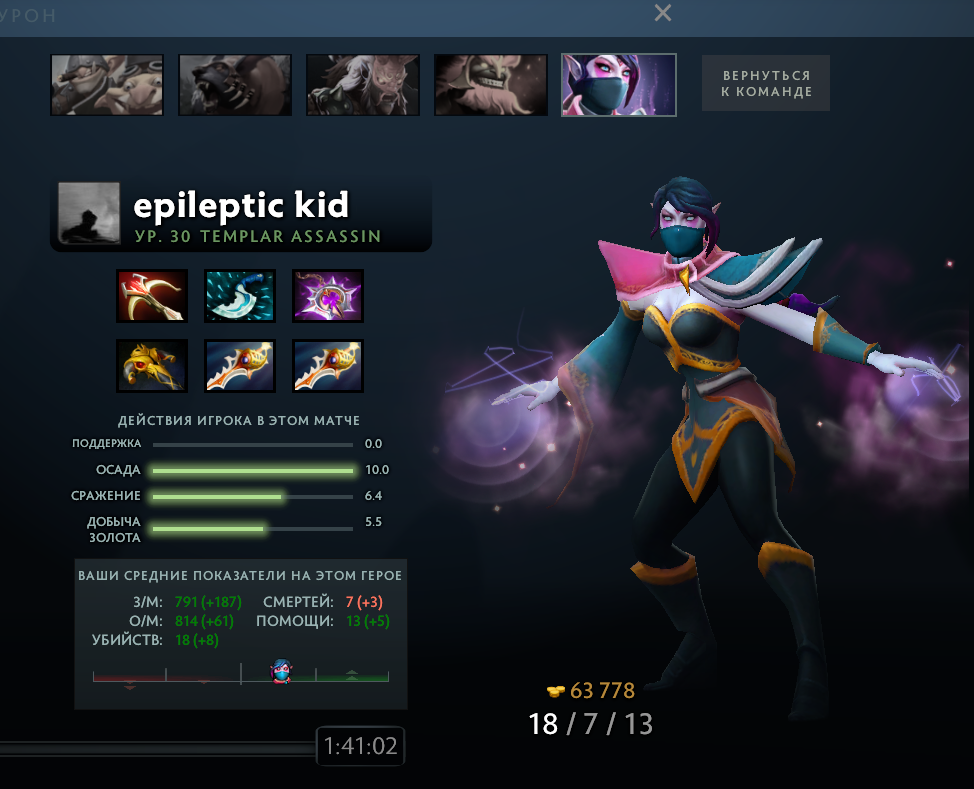Choose the bear hero portrait
Image resolution: width=974 pixels, height=789 pixels.
[235, 84]
